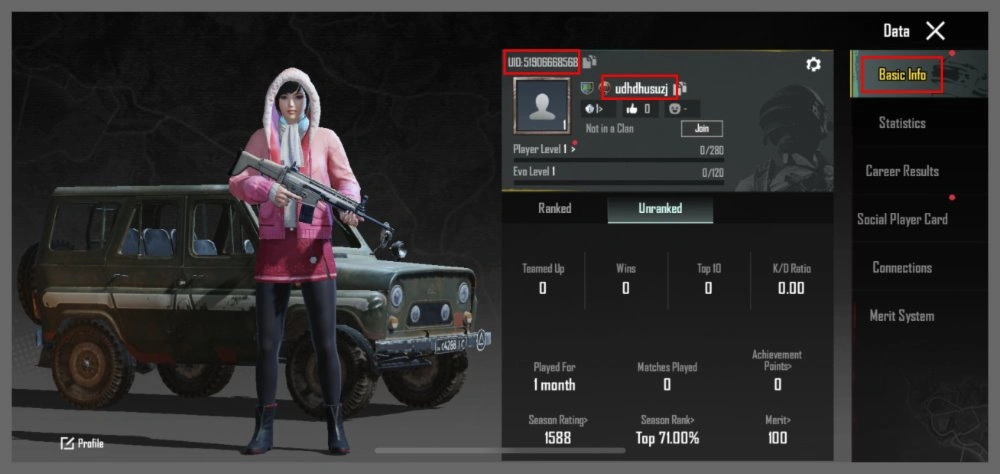Switch to Career Results
This screenshot has height=474, width=1000.
(x=902, y=171)
